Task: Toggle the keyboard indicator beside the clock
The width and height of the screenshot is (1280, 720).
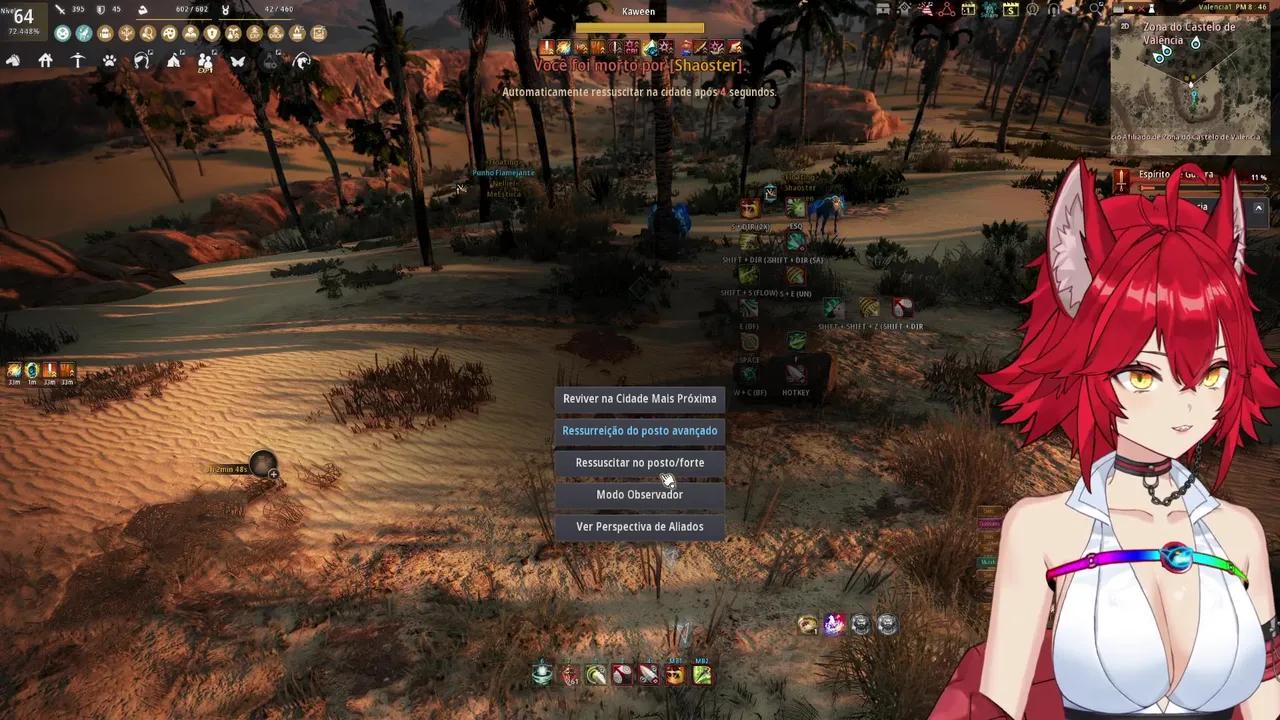Action: [1118, 9]
